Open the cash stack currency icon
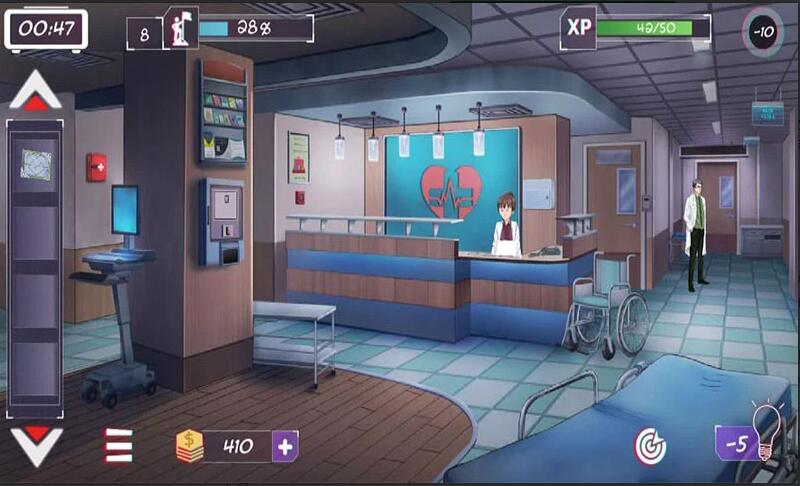Screen dimensions: 800x486 tap(190, 446)
